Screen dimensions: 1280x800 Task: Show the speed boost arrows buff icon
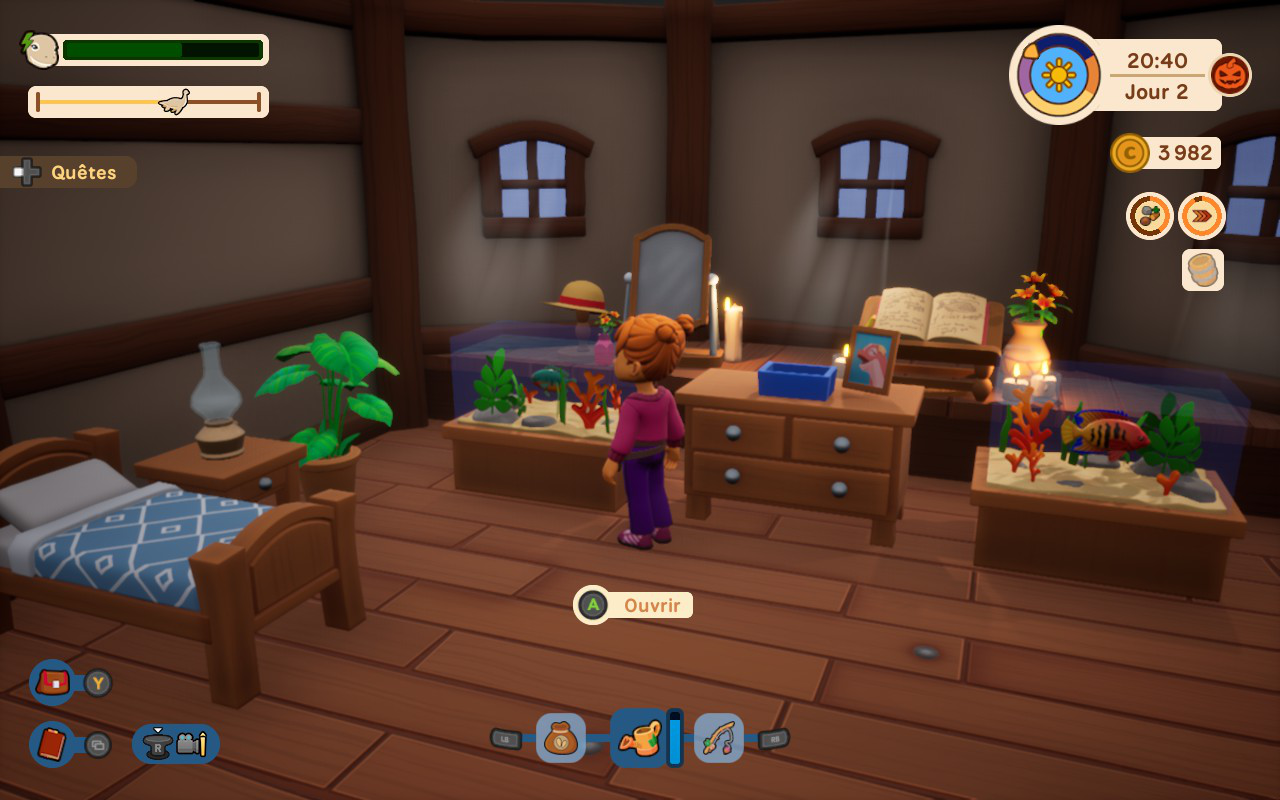pyautogui.click(x=1201, y=216)
